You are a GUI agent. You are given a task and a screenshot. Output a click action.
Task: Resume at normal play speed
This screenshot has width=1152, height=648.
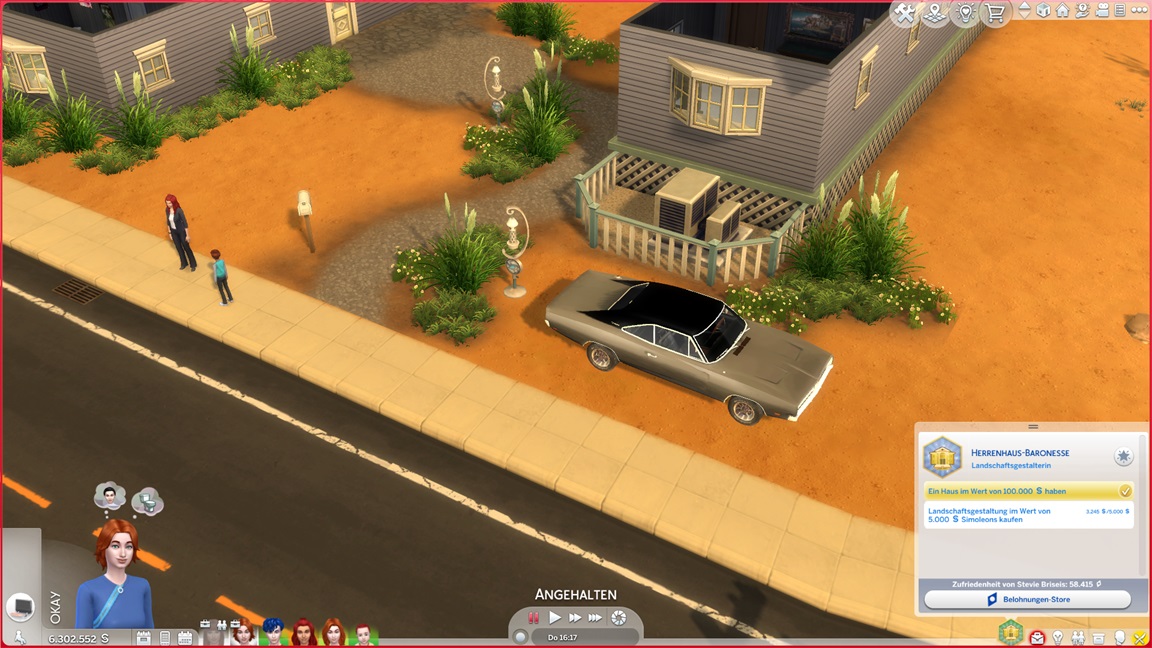pos(555,618)
